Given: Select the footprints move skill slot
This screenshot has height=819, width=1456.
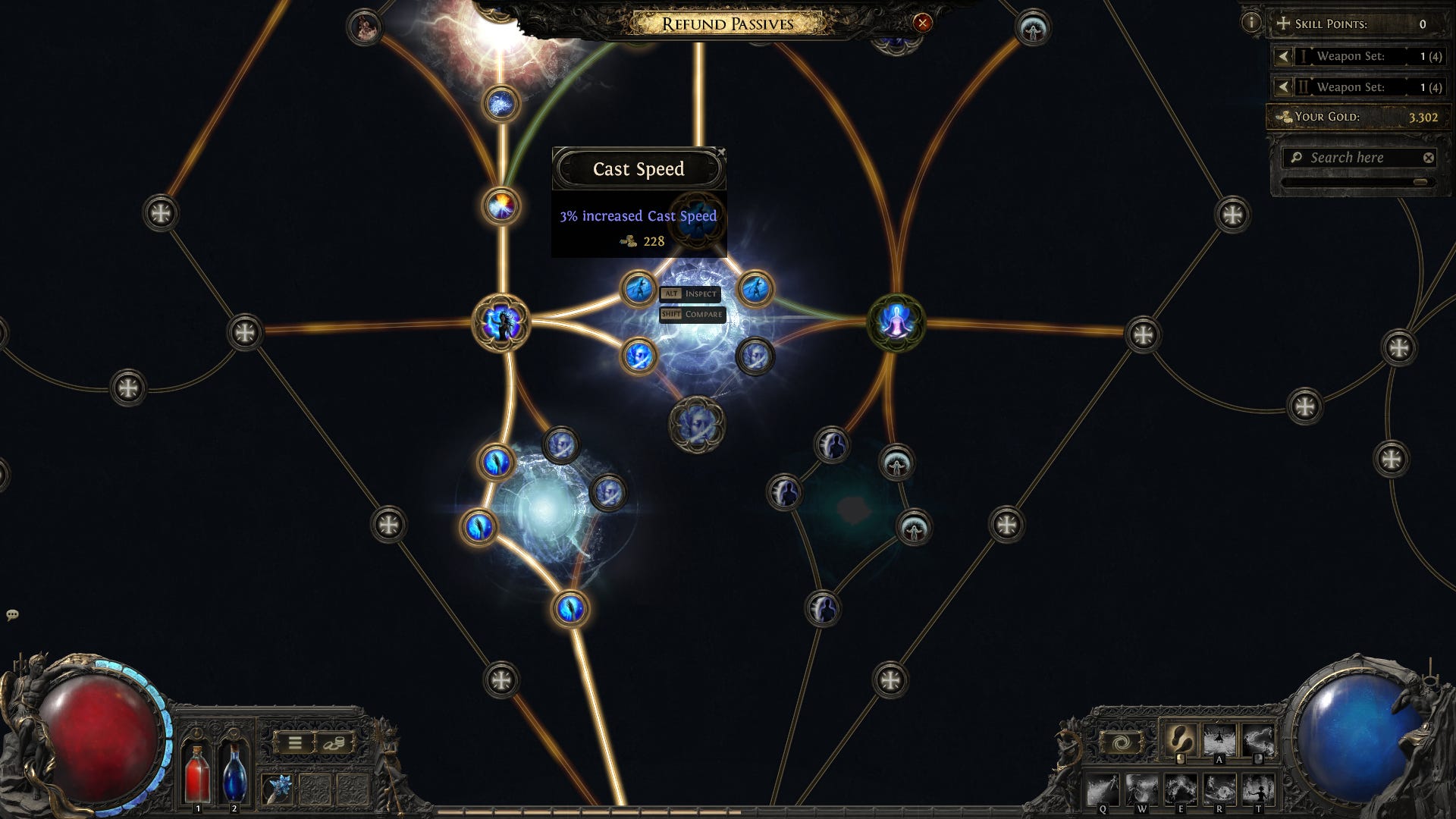Looking at the screenshot, I should pos(1180,739).
